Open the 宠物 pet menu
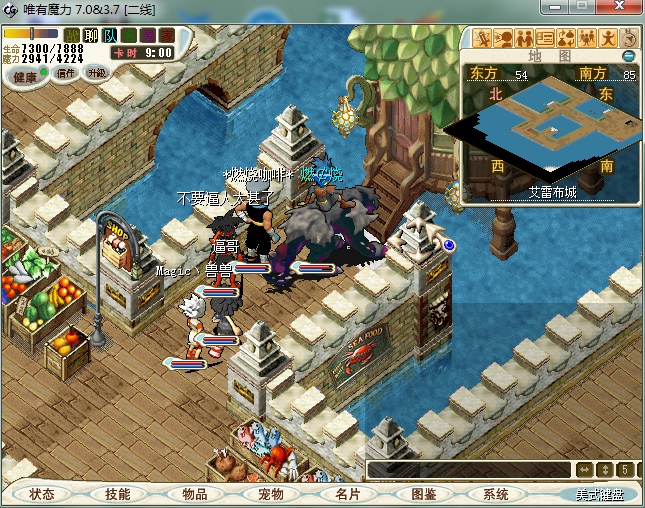 (x=270, y=494)
